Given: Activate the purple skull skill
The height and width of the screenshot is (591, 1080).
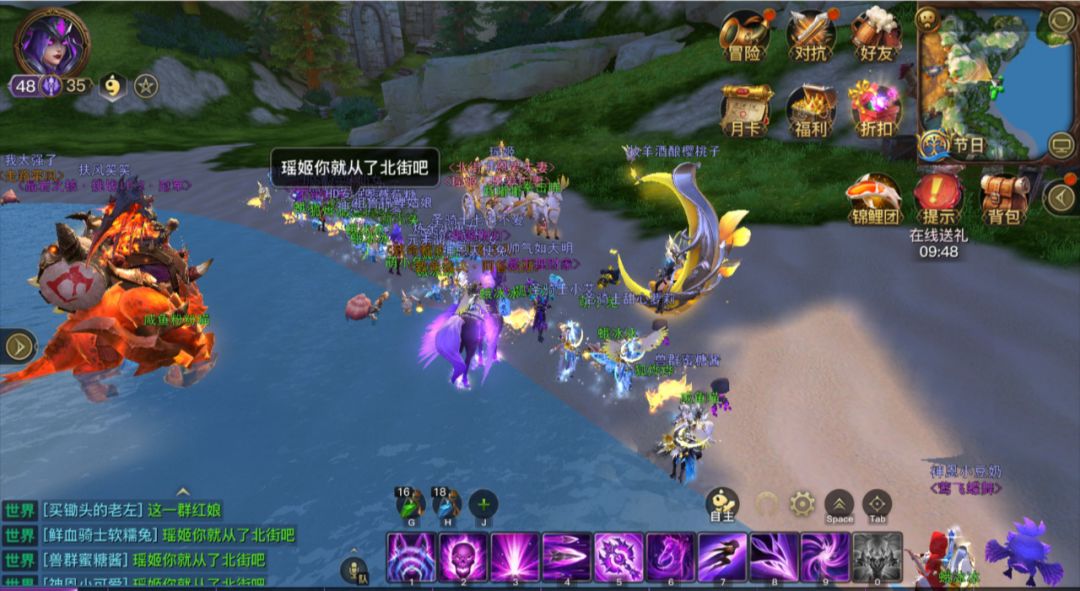Looking at the screenshot, I should click(x=463, y=557).
